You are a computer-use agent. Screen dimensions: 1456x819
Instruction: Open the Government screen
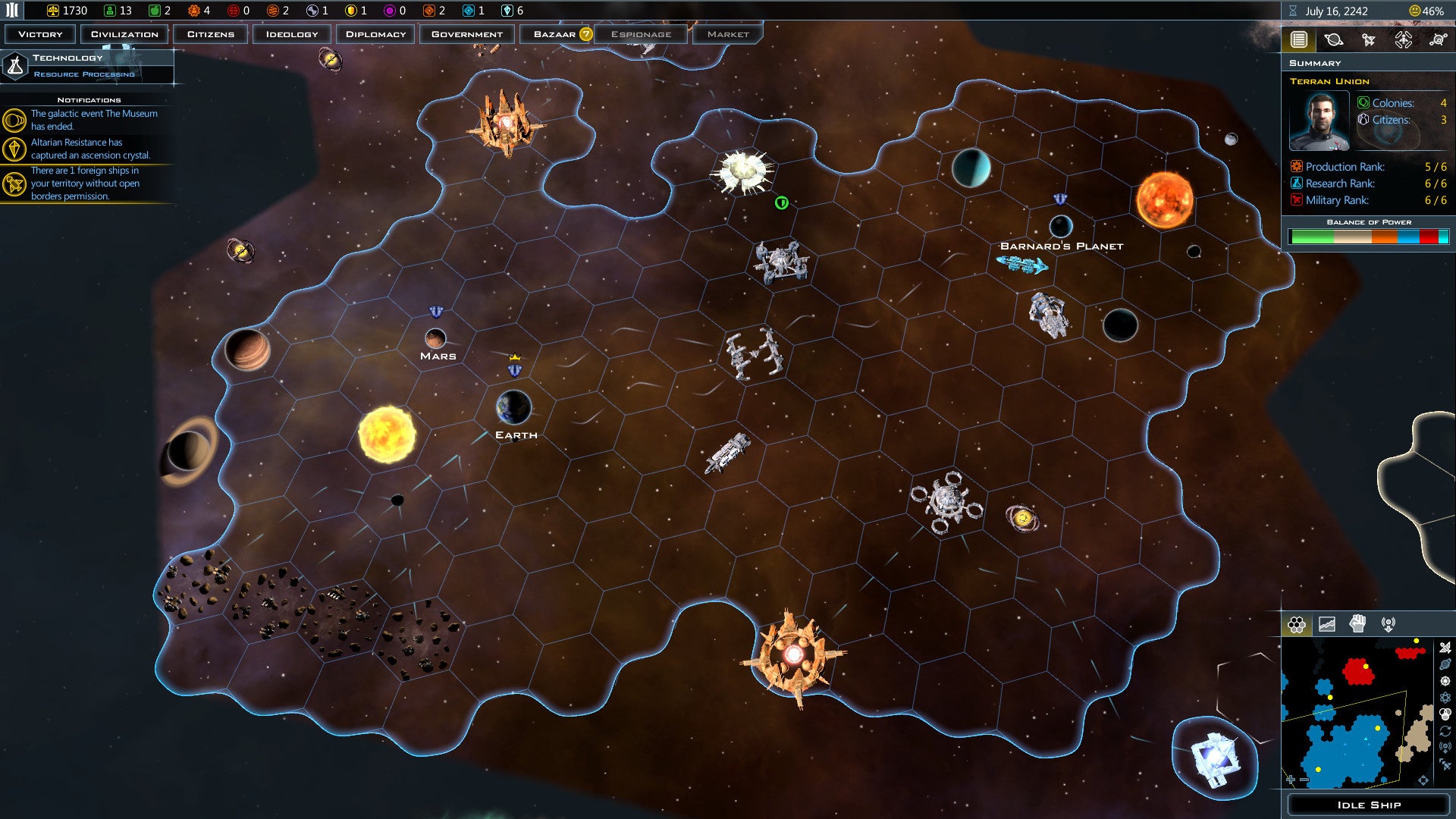467,34
